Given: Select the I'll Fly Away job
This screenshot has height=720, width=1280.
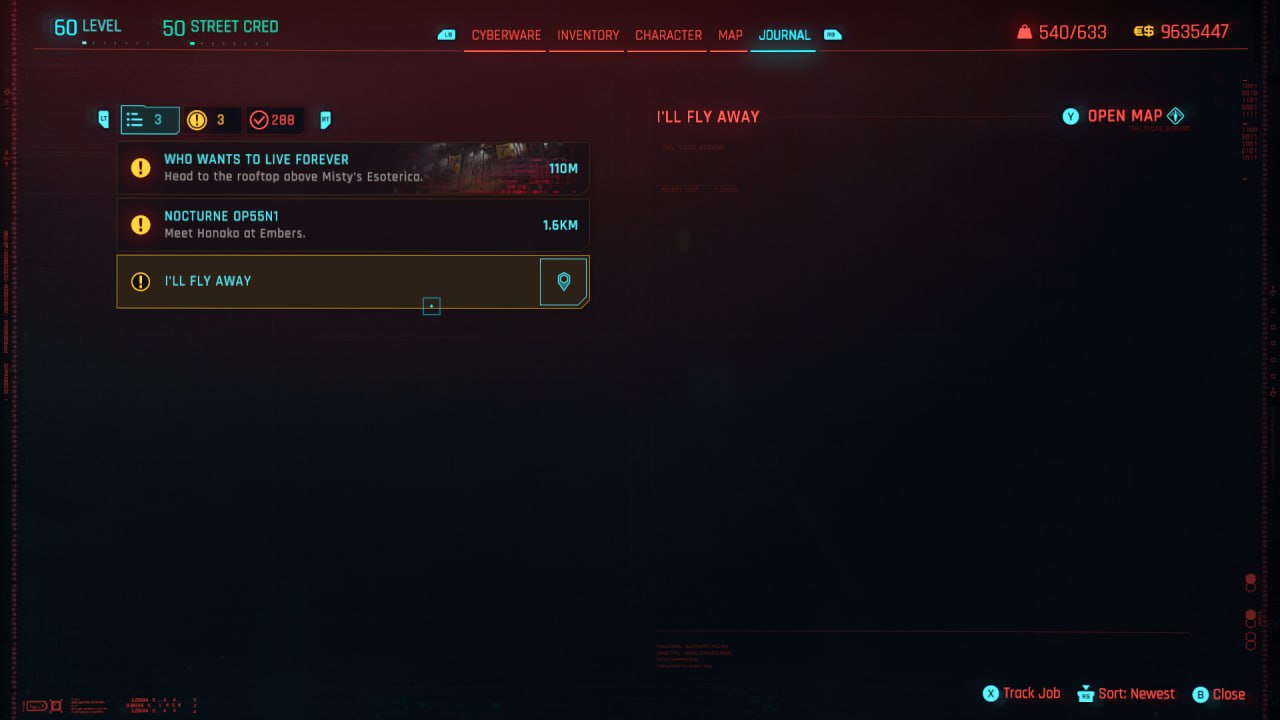Looking at the screenshot, I should (x=330, y=281).
